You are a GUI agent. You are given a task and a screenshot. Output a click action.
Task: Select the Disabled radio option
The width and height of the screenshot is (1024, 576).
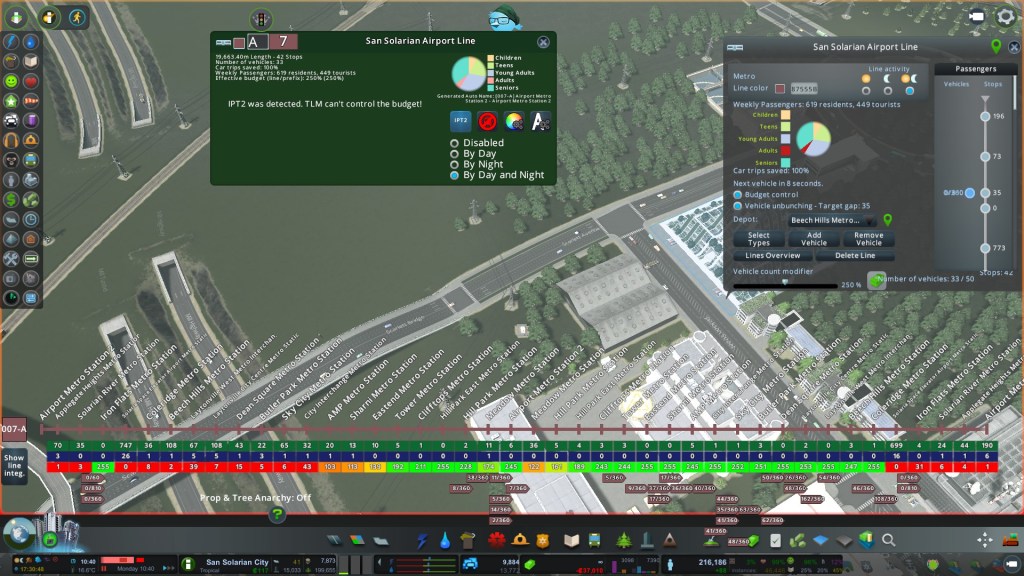pyautogui.click(x=455, y=143)
